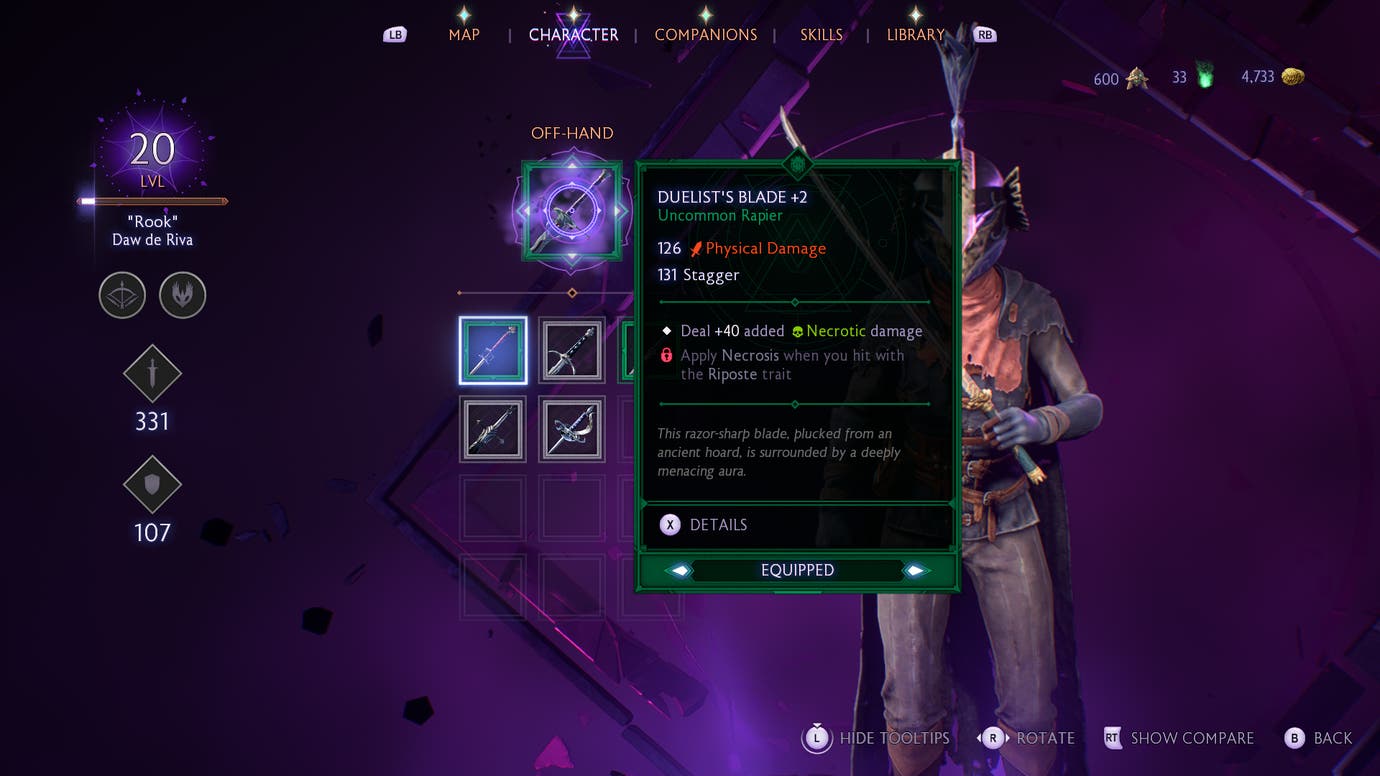1380x776 pixels.
Task: Click the bow class icon
Action: point(122,296)
